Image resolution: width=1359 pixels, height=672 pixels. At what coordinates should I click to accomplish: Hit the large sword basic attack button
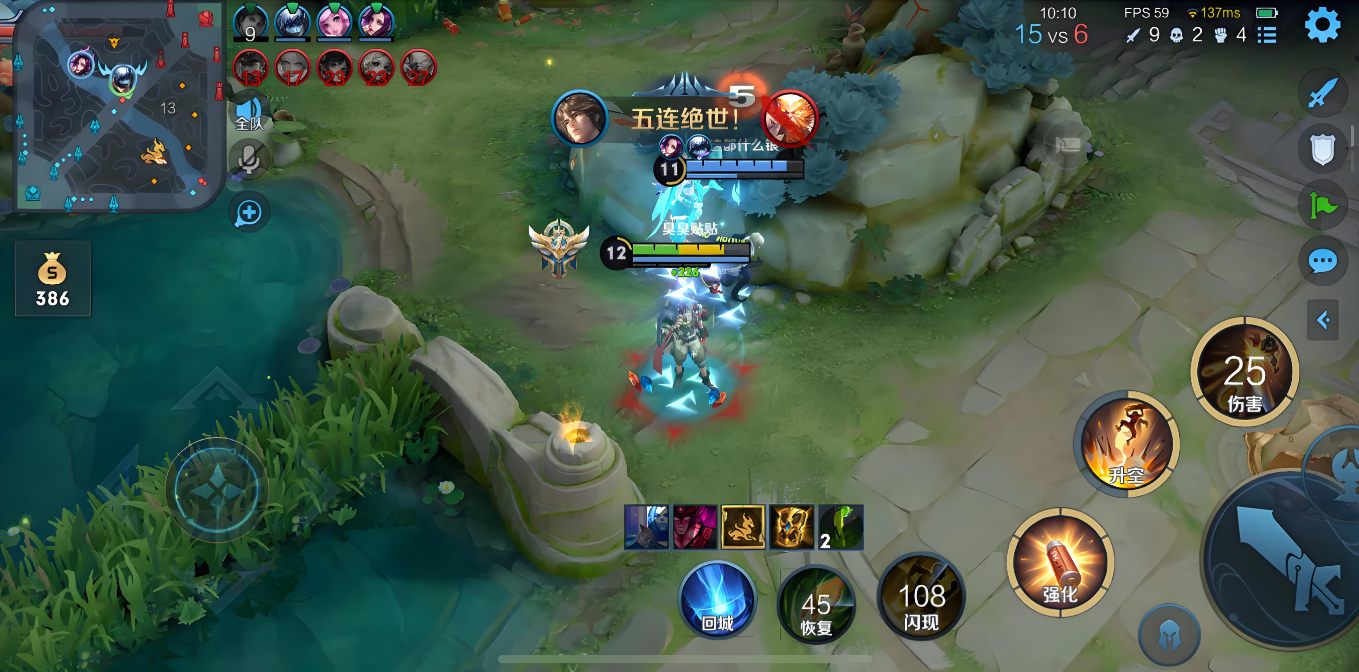click(x=1284, y=566)
